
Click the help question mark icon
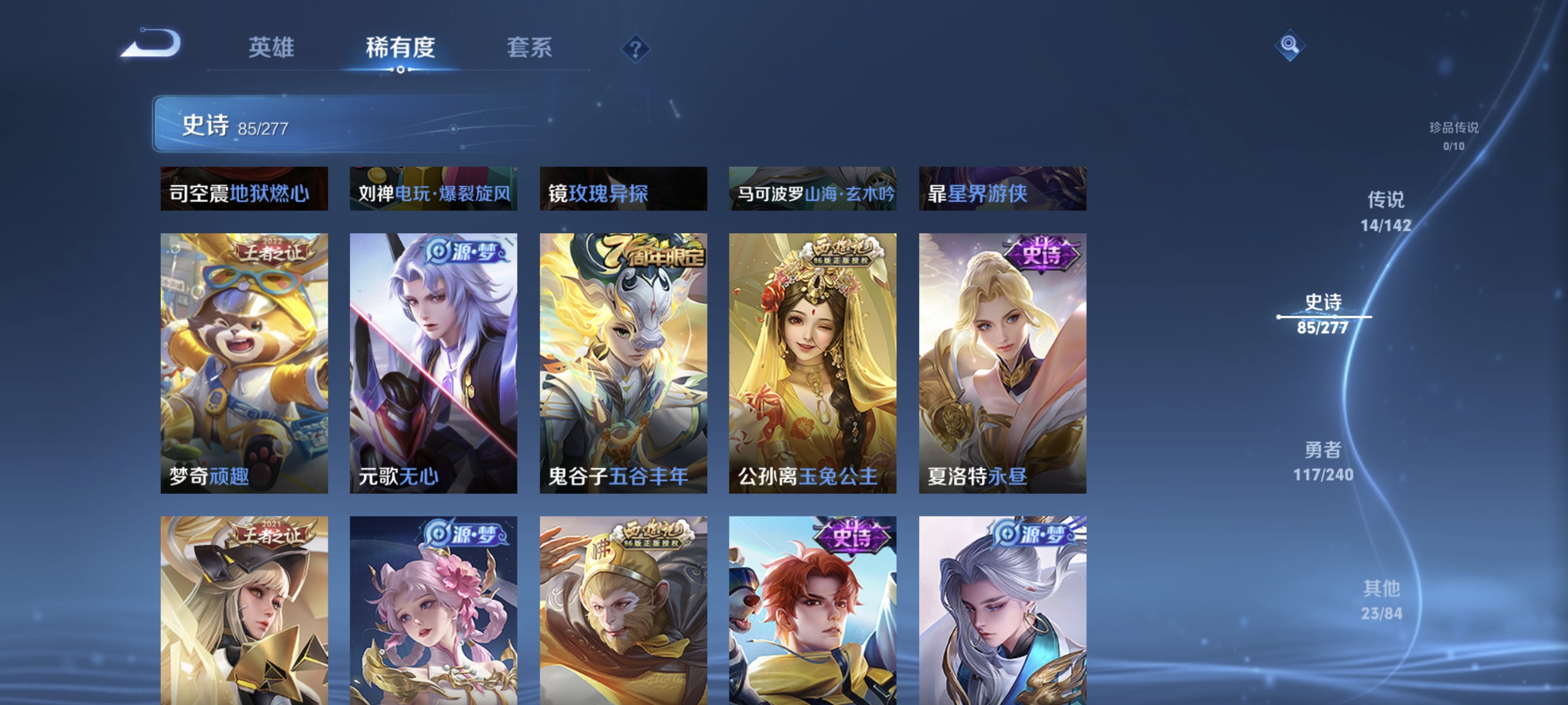click(634, 49)
